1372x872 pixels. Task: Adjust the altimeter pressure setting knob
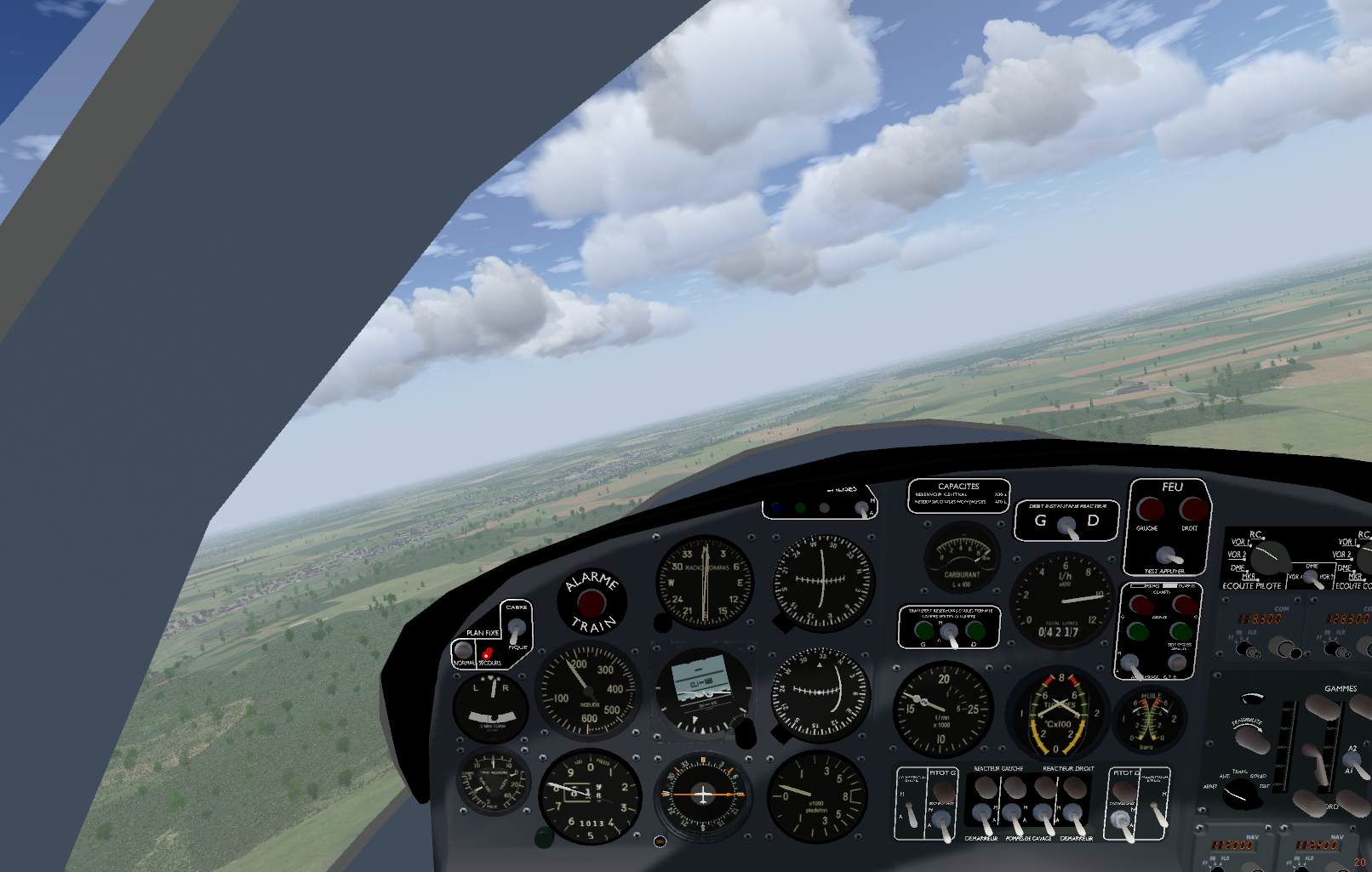click(544, 838)
